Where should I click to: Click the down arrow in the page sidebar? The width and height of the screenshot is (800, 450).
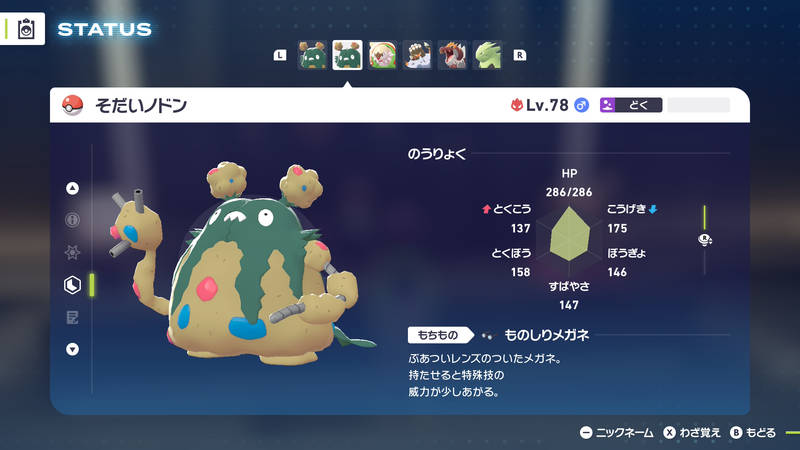coord(72,349)
